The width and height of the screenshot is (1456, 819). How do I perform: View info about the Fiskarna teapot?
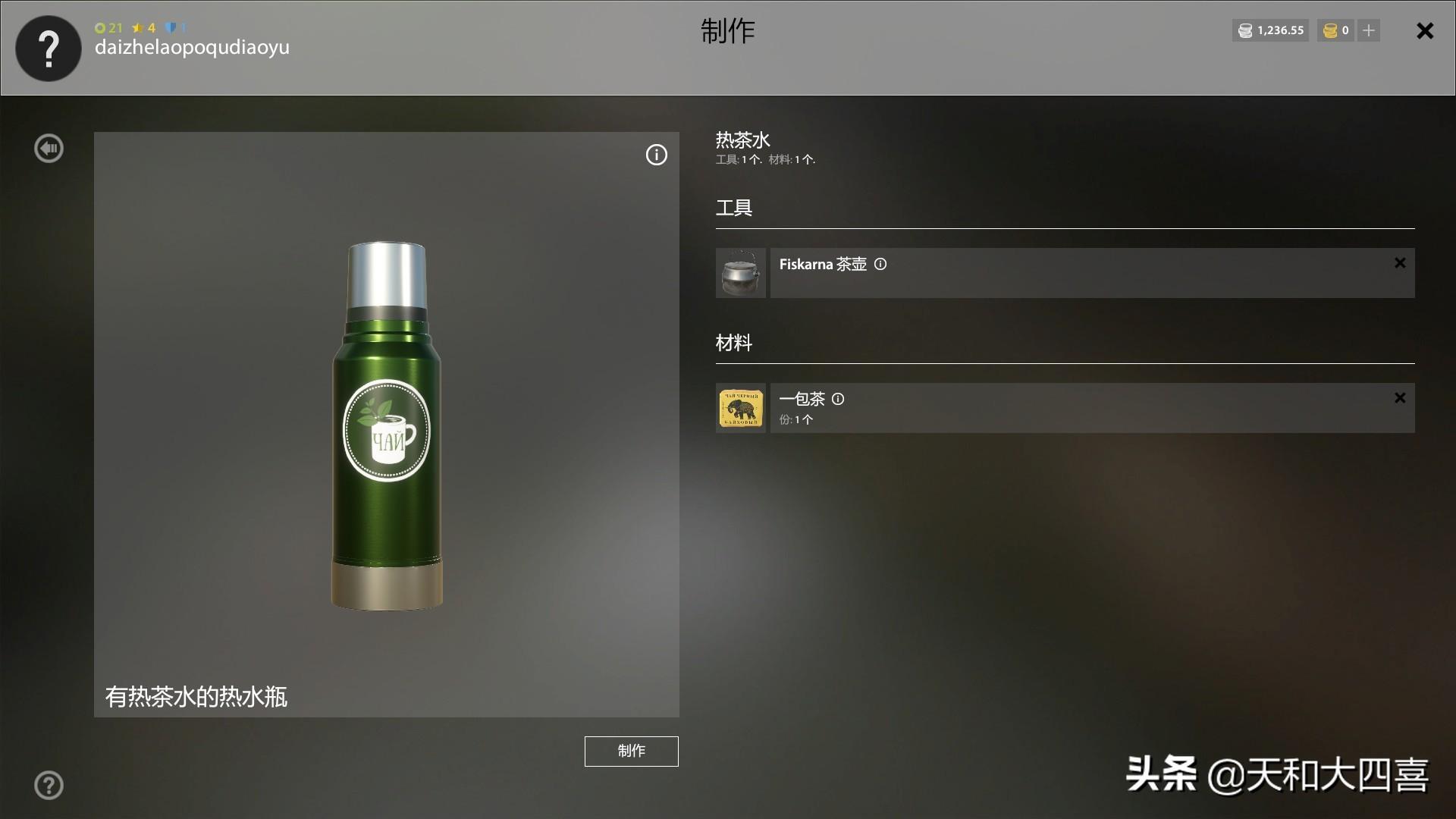click(880, 264)
